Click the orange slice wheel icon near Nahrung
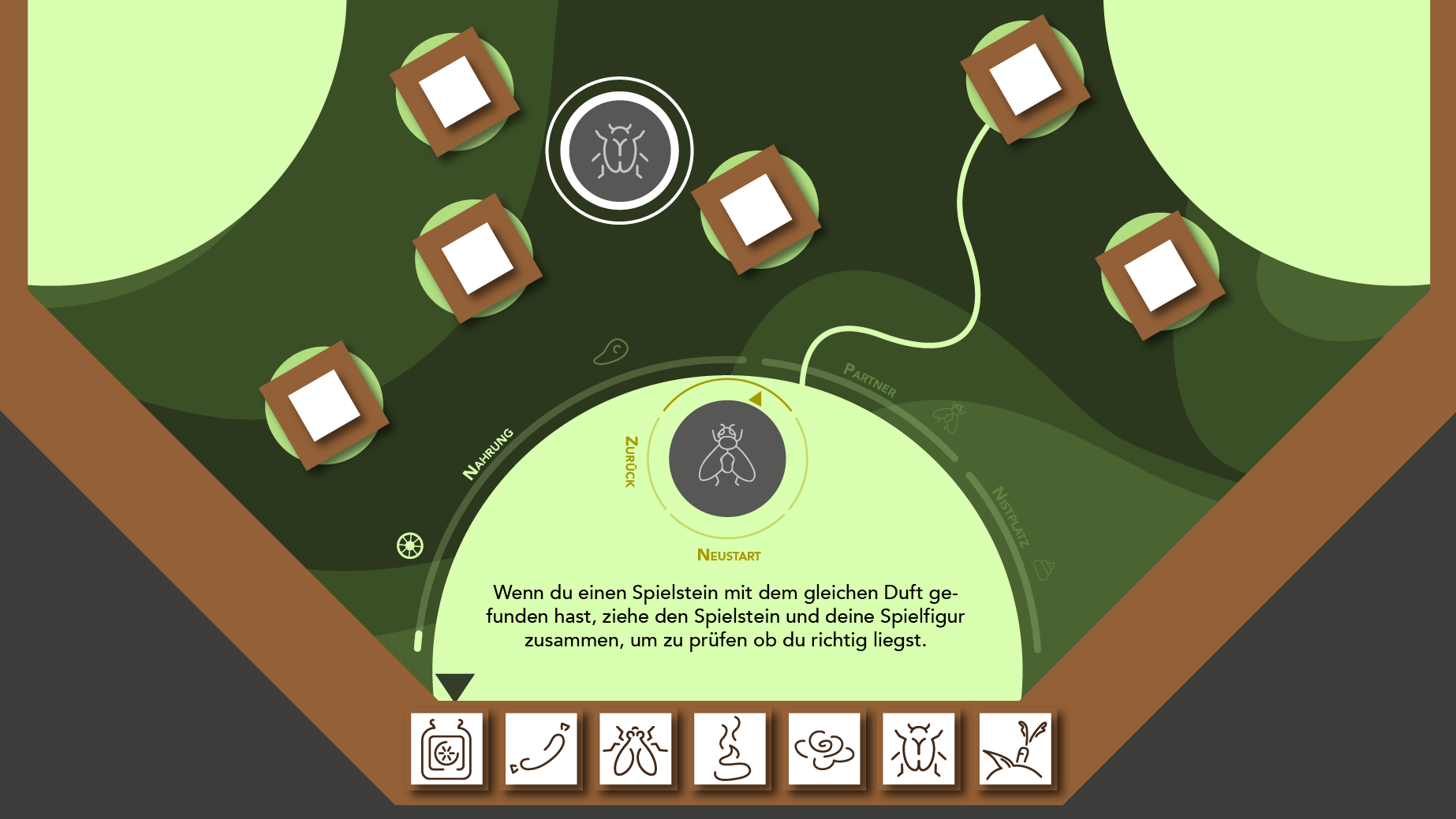This screenshot has width=1456, height=819. click(409, 544)
